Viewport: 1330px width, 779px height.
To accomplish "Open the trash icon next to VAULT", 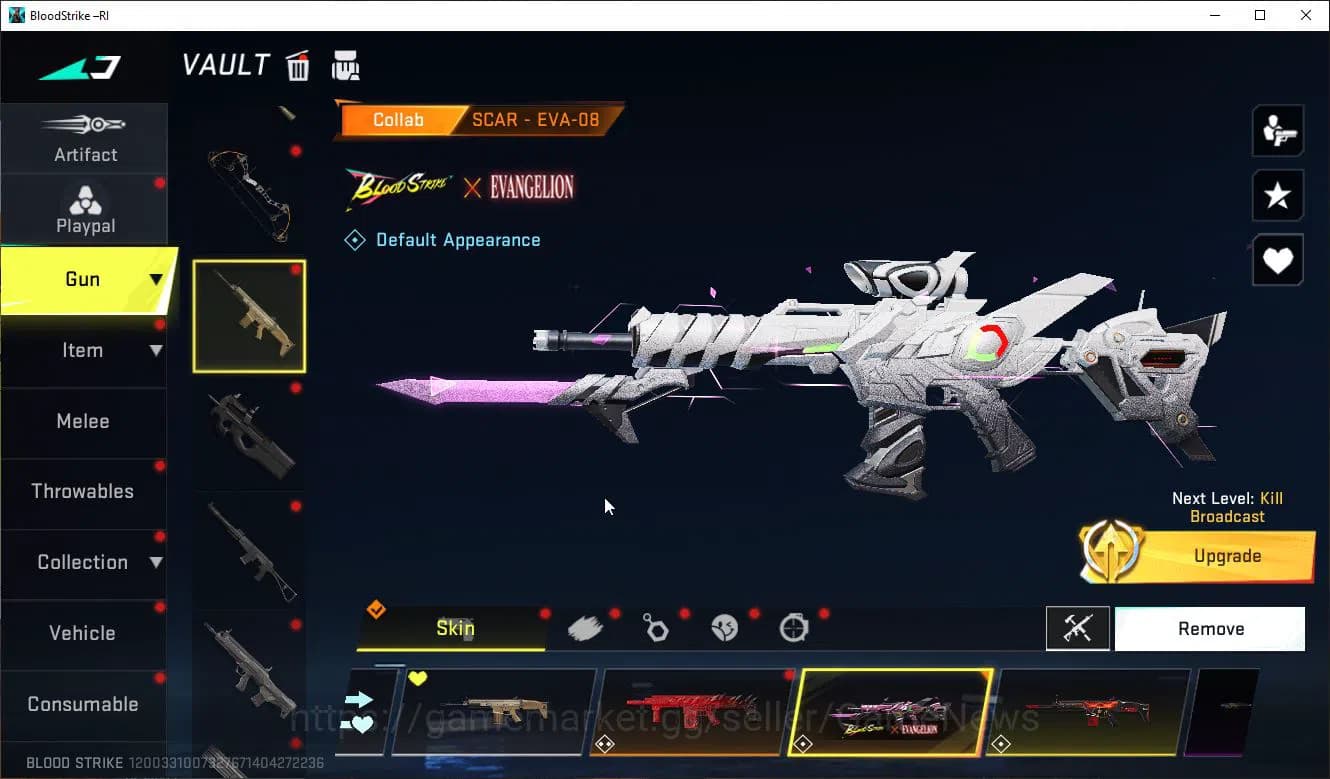I will click(x=297, y=65).
